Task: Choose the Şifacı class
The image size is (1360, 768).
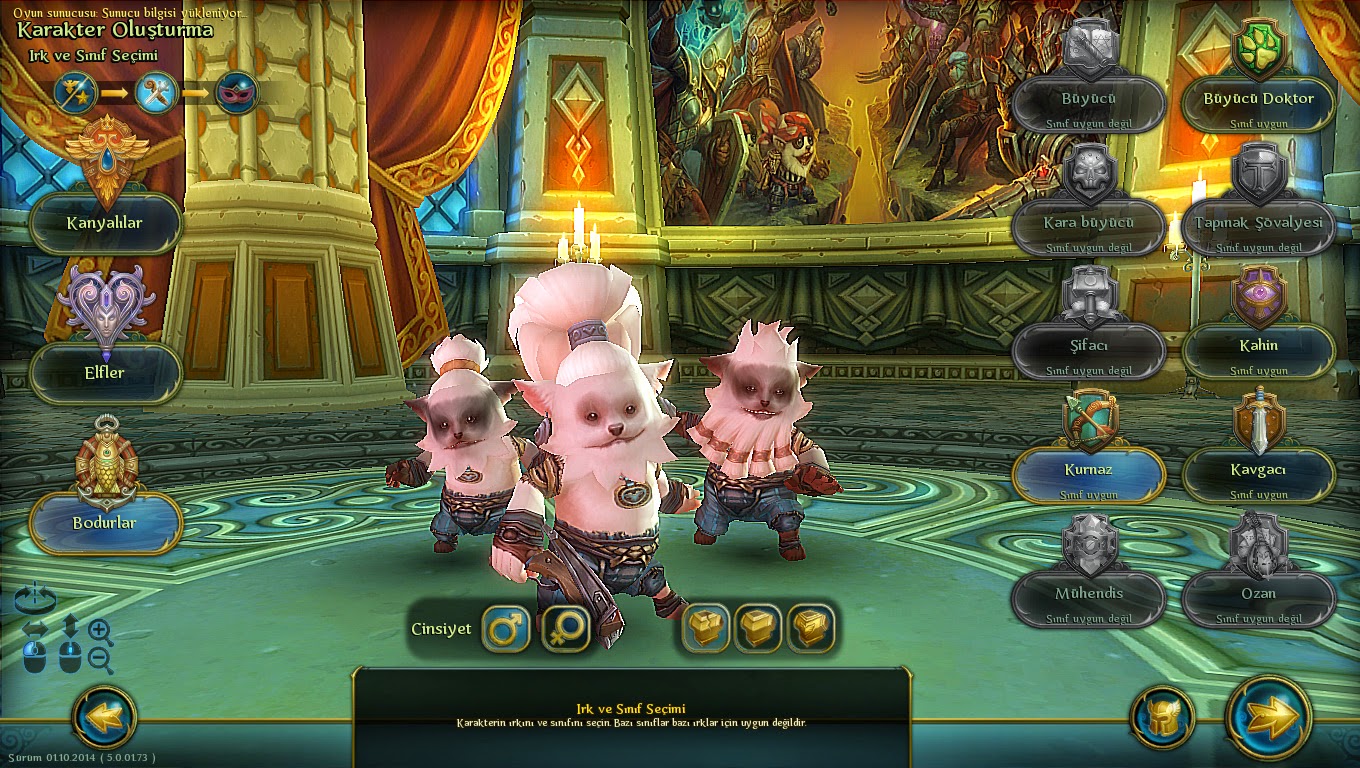Action: point(1089,350)
